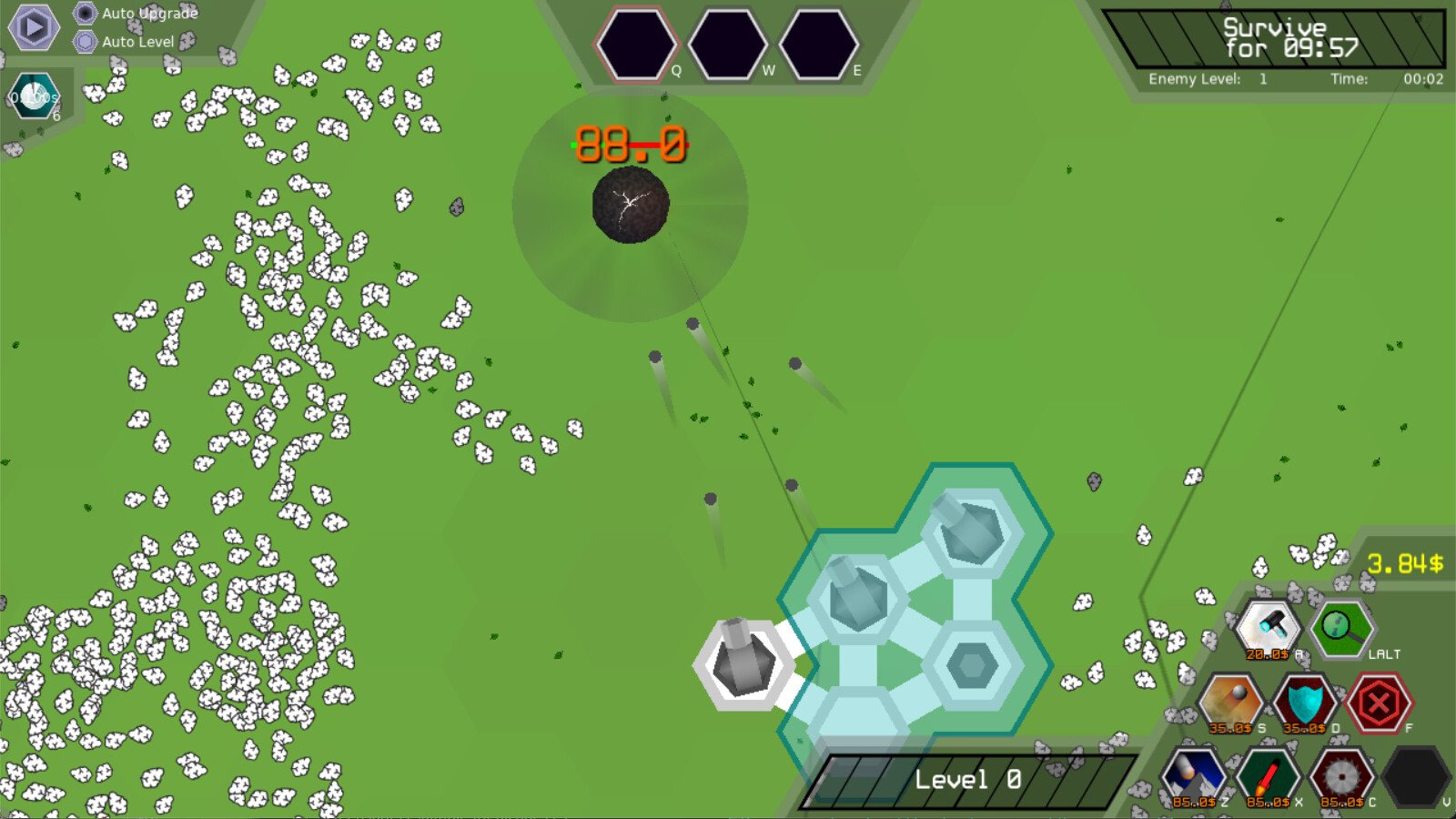Click the empty Q ability slot
This screenshot has height=819, width=1456.
tap(638, 43)
